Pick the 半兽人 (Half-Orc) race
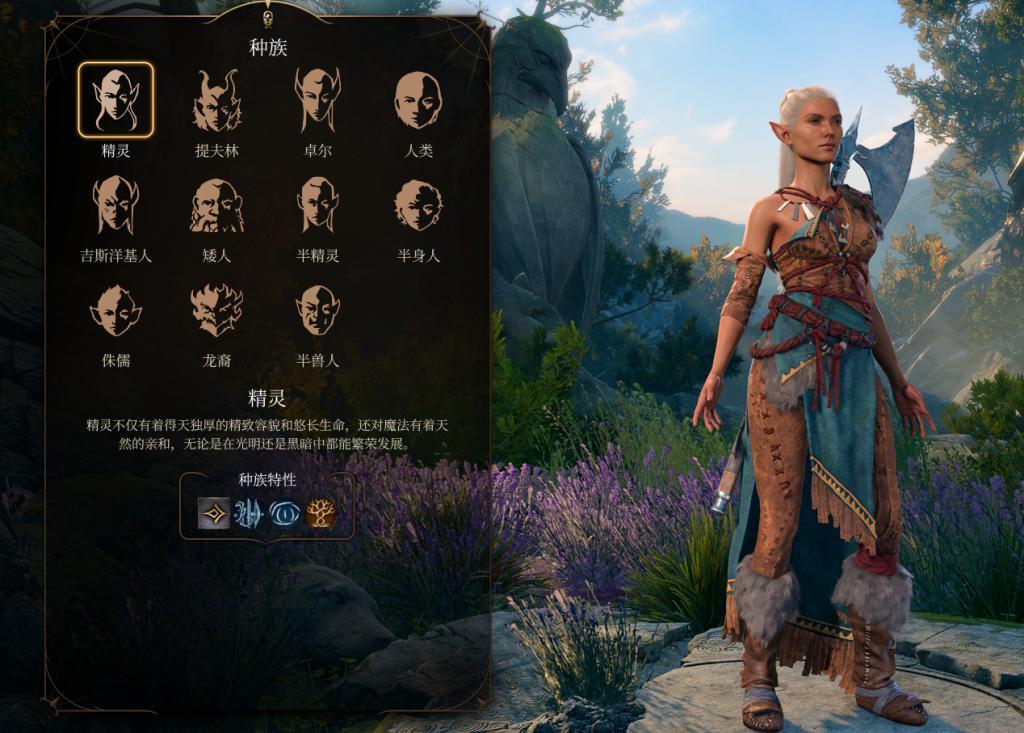Screen dimensions: 1024x733 317,310
